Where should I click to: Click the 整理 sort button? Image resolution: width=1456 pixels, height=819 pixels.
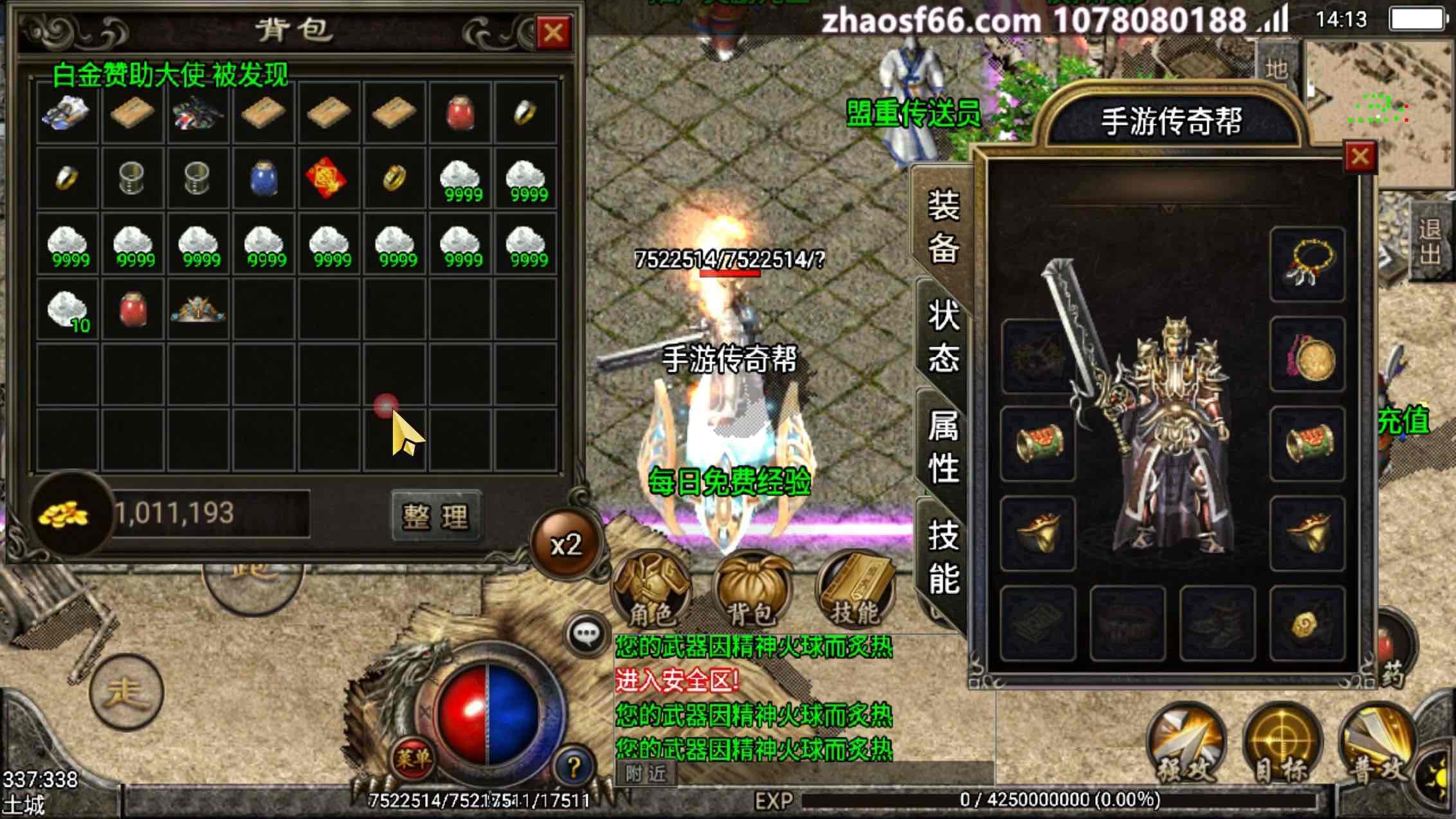(436, 516)
